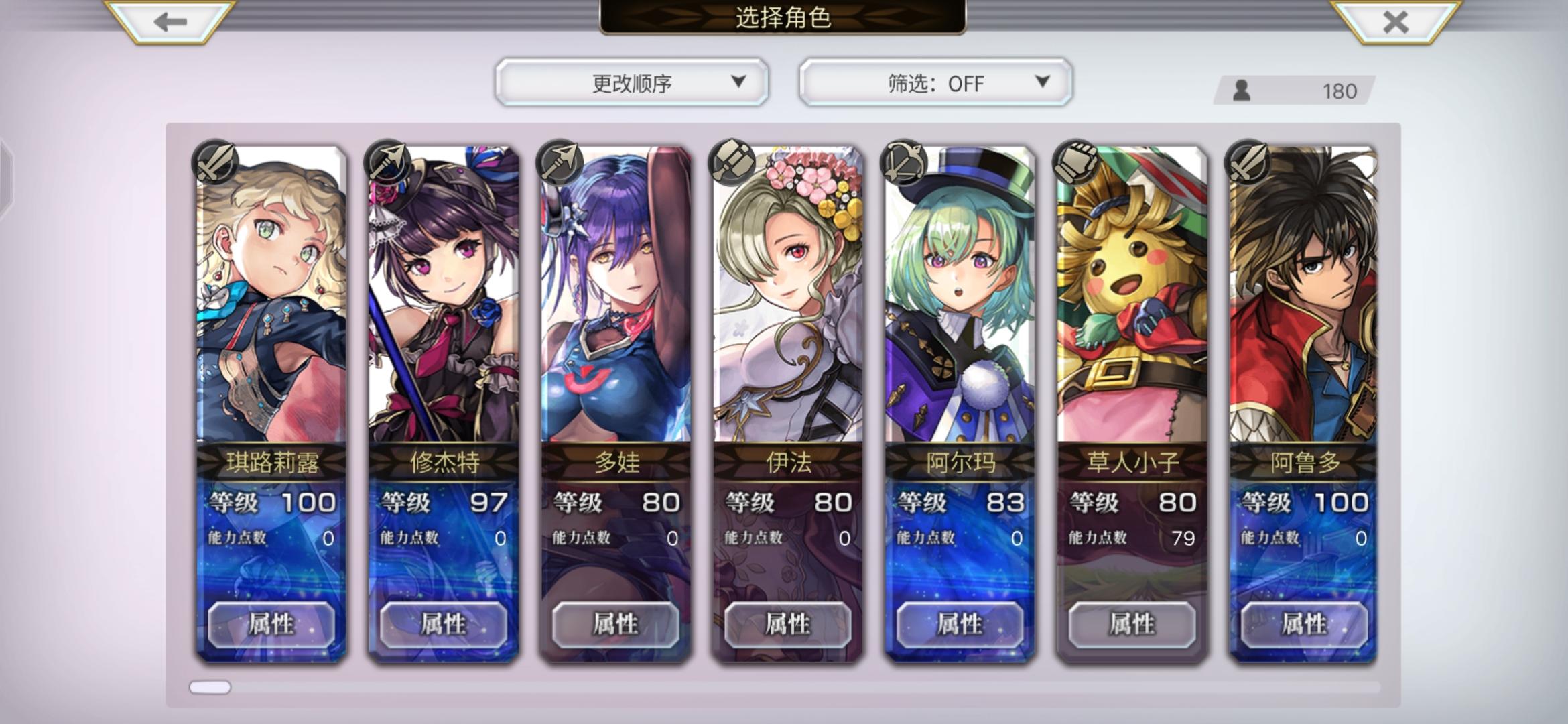Select the sword icon on 阿鲁多's card
The image size is (1568, 724).
(1246, 163)
